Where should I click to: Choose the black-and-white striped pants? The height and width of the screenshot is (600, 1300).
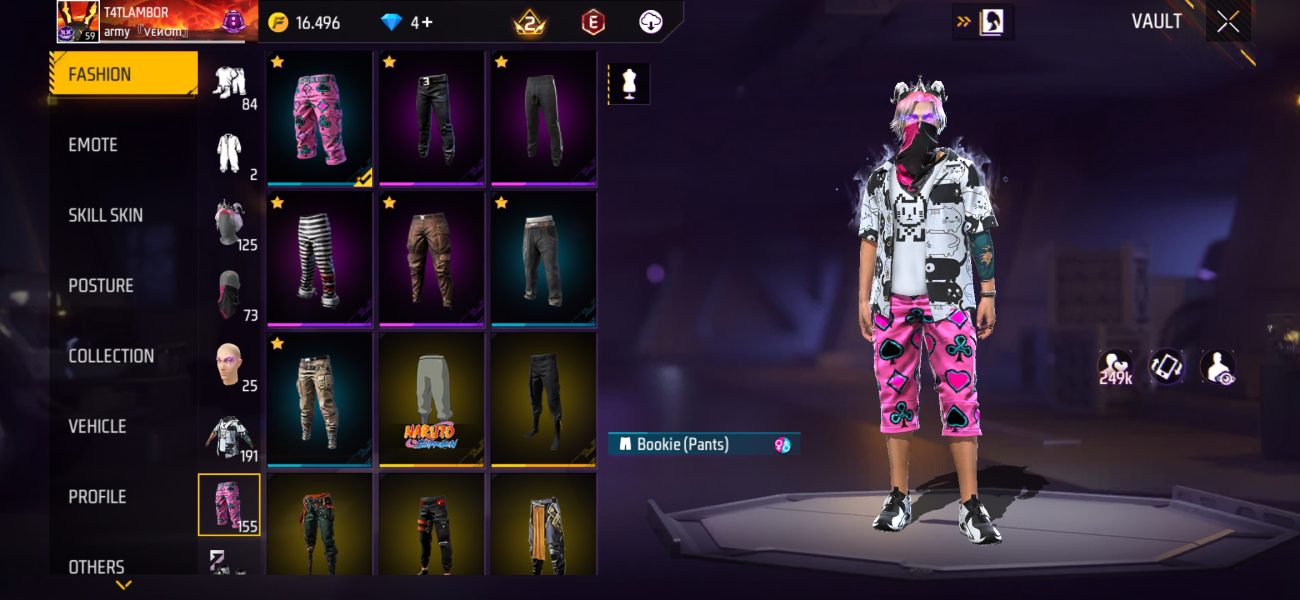tap(320, 258)
